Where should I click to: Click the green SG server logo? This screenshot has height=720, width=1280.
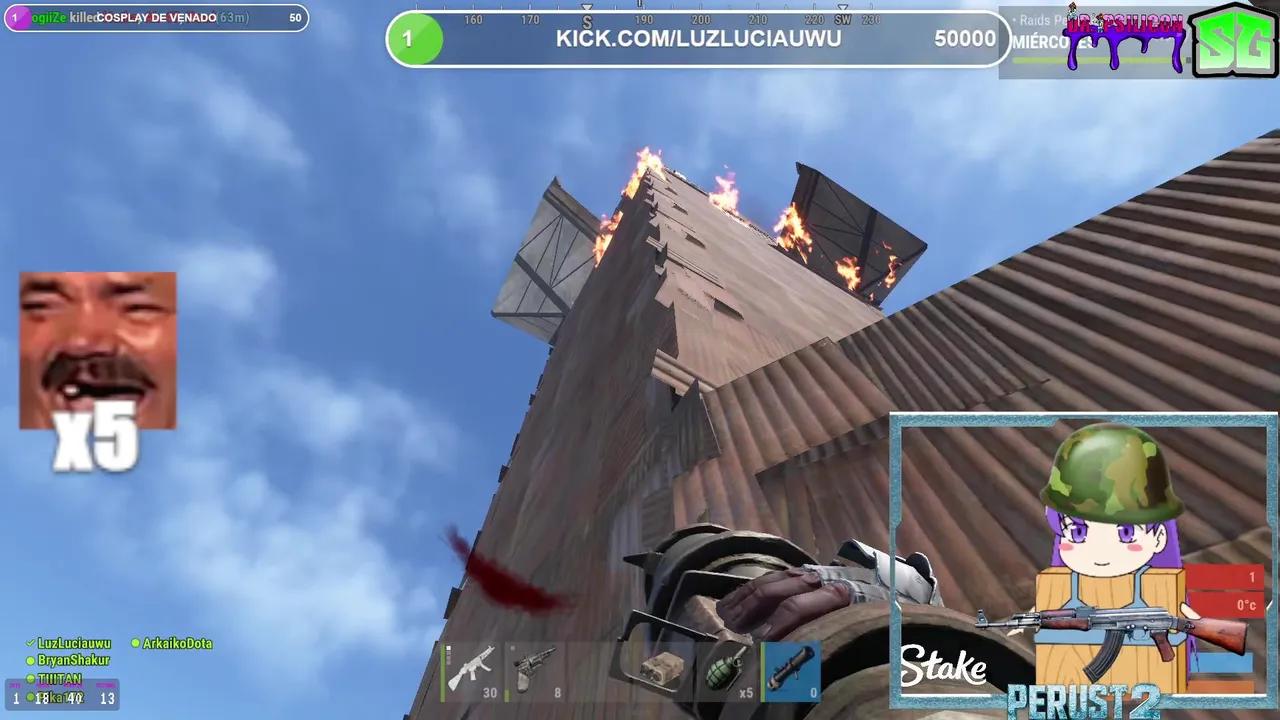(x=1234, y=45)
